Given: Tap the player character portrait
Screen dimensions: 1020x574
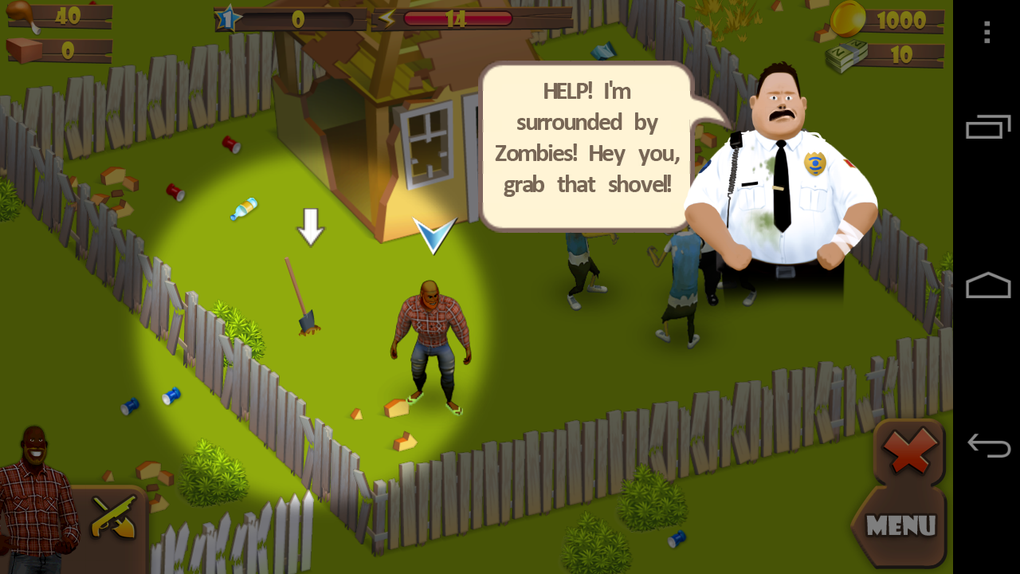Looking at the screenshot, I should click(36, 497).
